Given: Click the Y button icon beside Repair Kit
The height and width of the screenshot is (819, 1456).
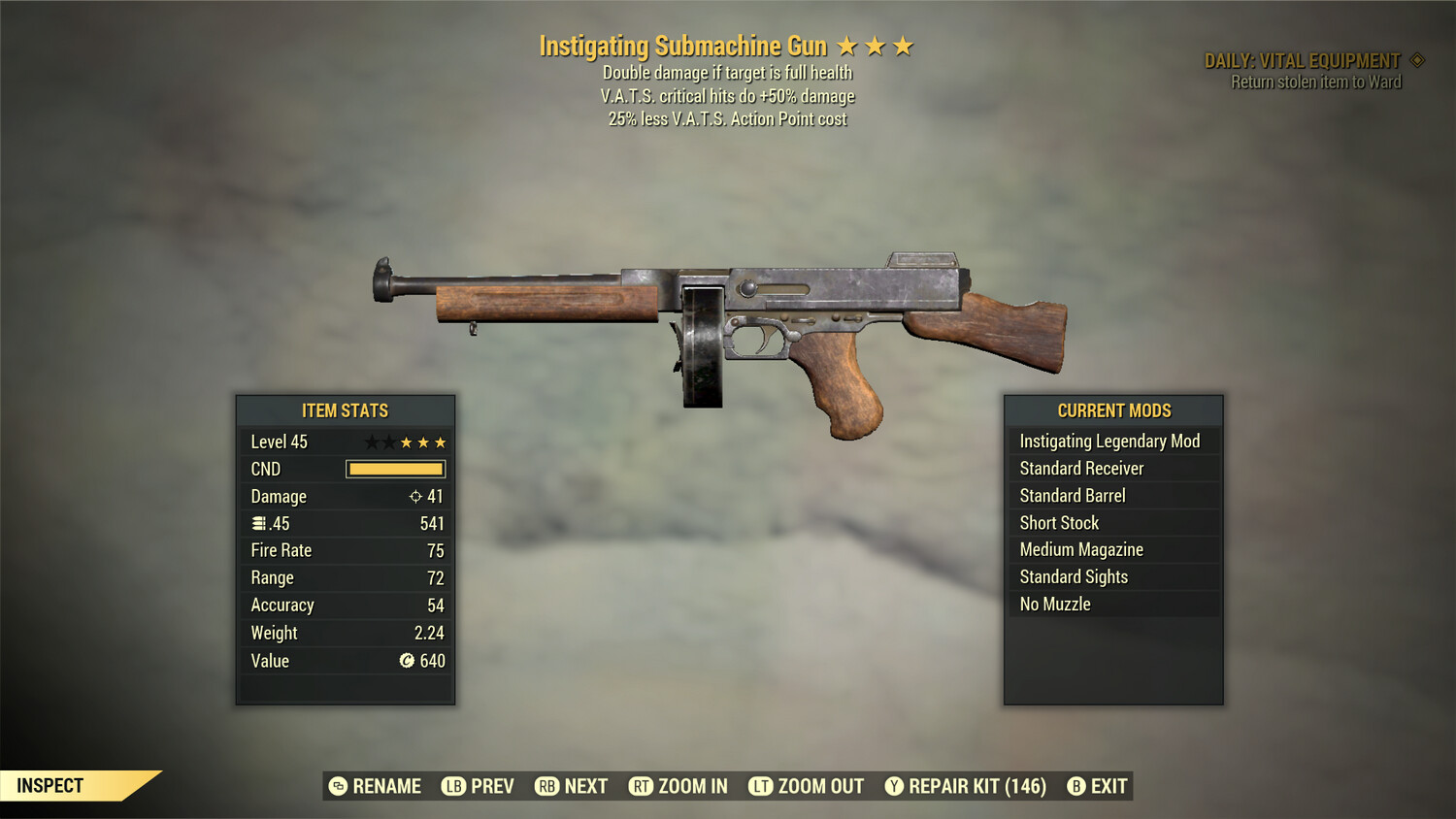Looking at the screenshot, I should (x=894, y=786).
